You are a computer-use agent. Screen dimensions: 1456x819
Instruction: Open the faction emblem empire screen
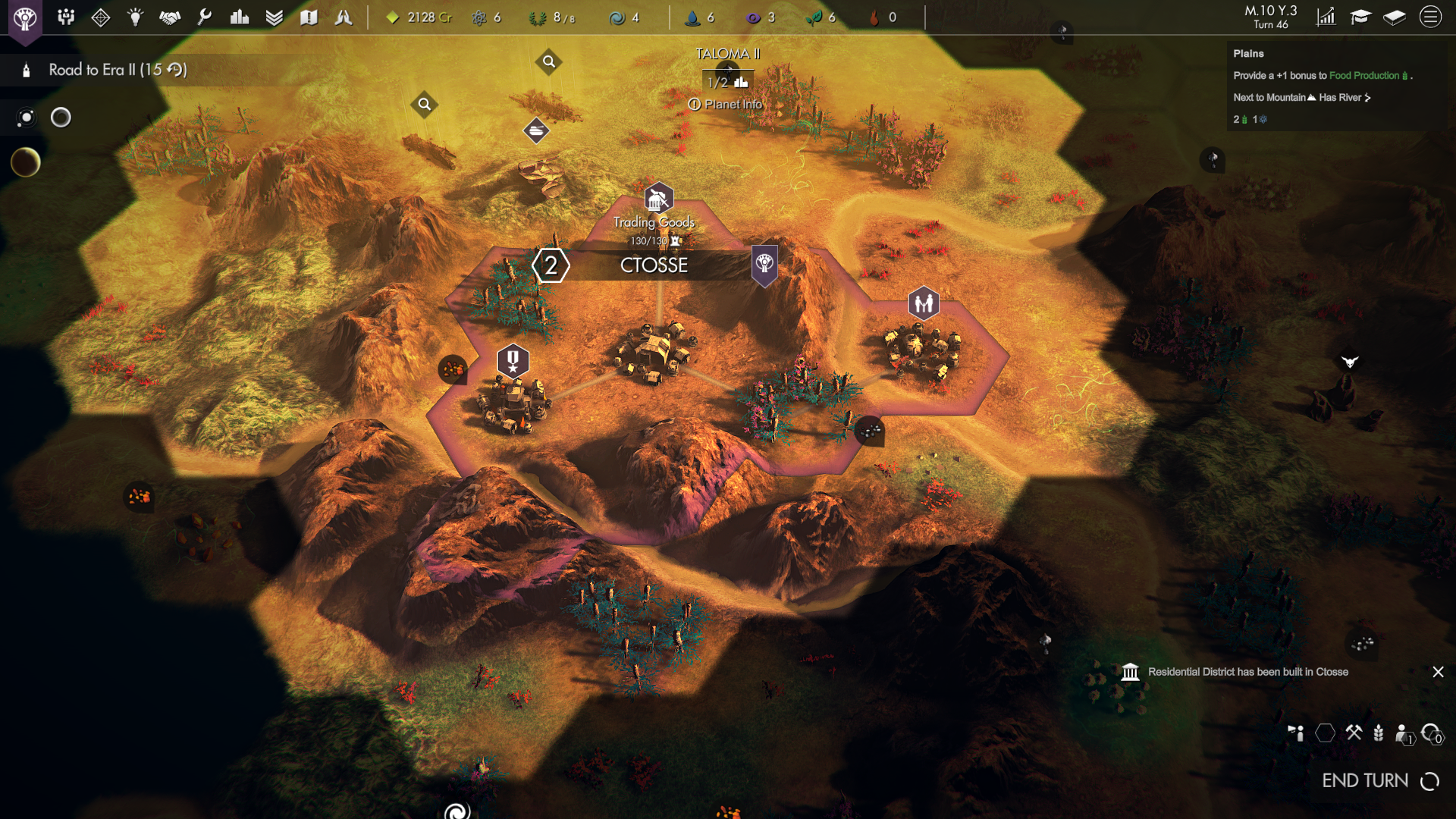[25, 17]
